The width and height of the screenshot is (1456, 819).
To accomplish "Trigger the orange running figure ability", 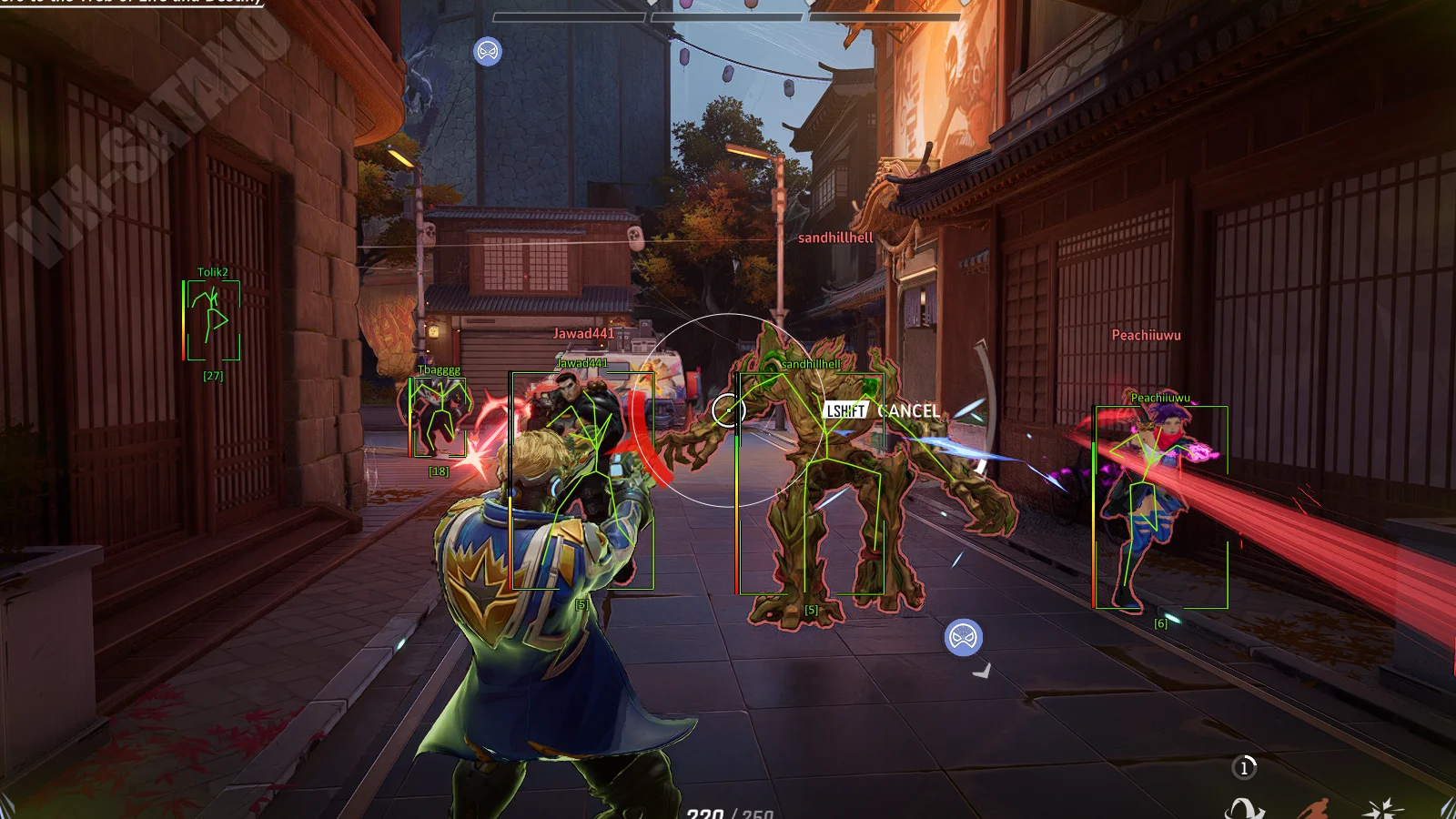I will pyautogui.click(x=1313, y=809).
